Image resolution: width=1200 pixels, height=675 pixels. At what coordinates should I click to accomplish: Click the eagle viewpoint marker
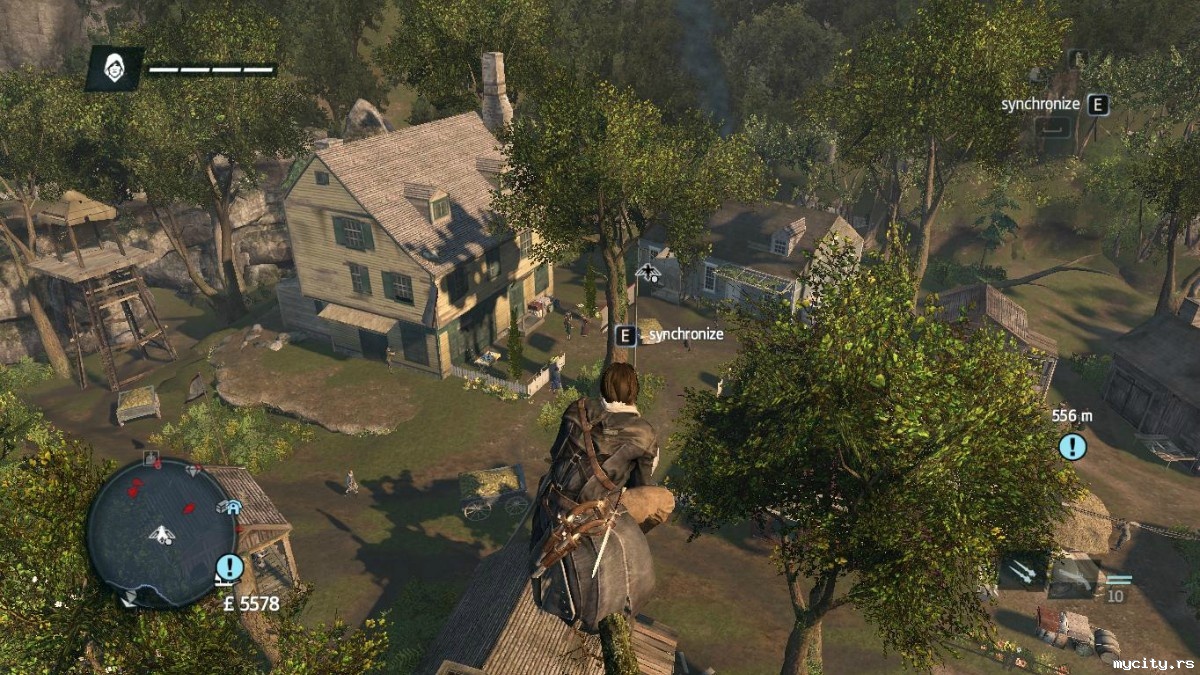[648, 272]
